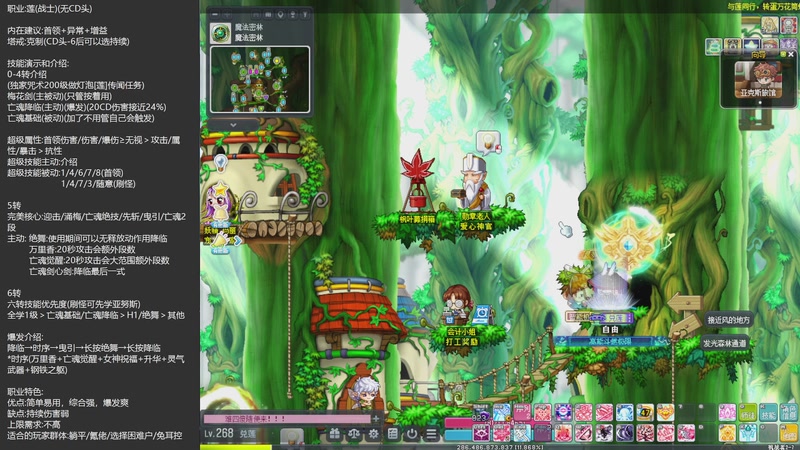Close the guide (向导) panel
The height and width of the screenshot is (450, 800).
792,56
